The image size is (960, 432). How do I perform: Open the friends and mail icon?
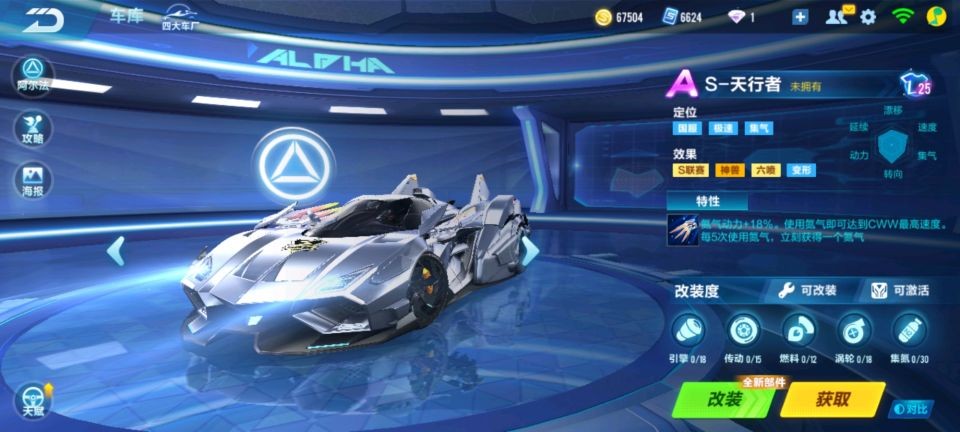click(838, 16)
